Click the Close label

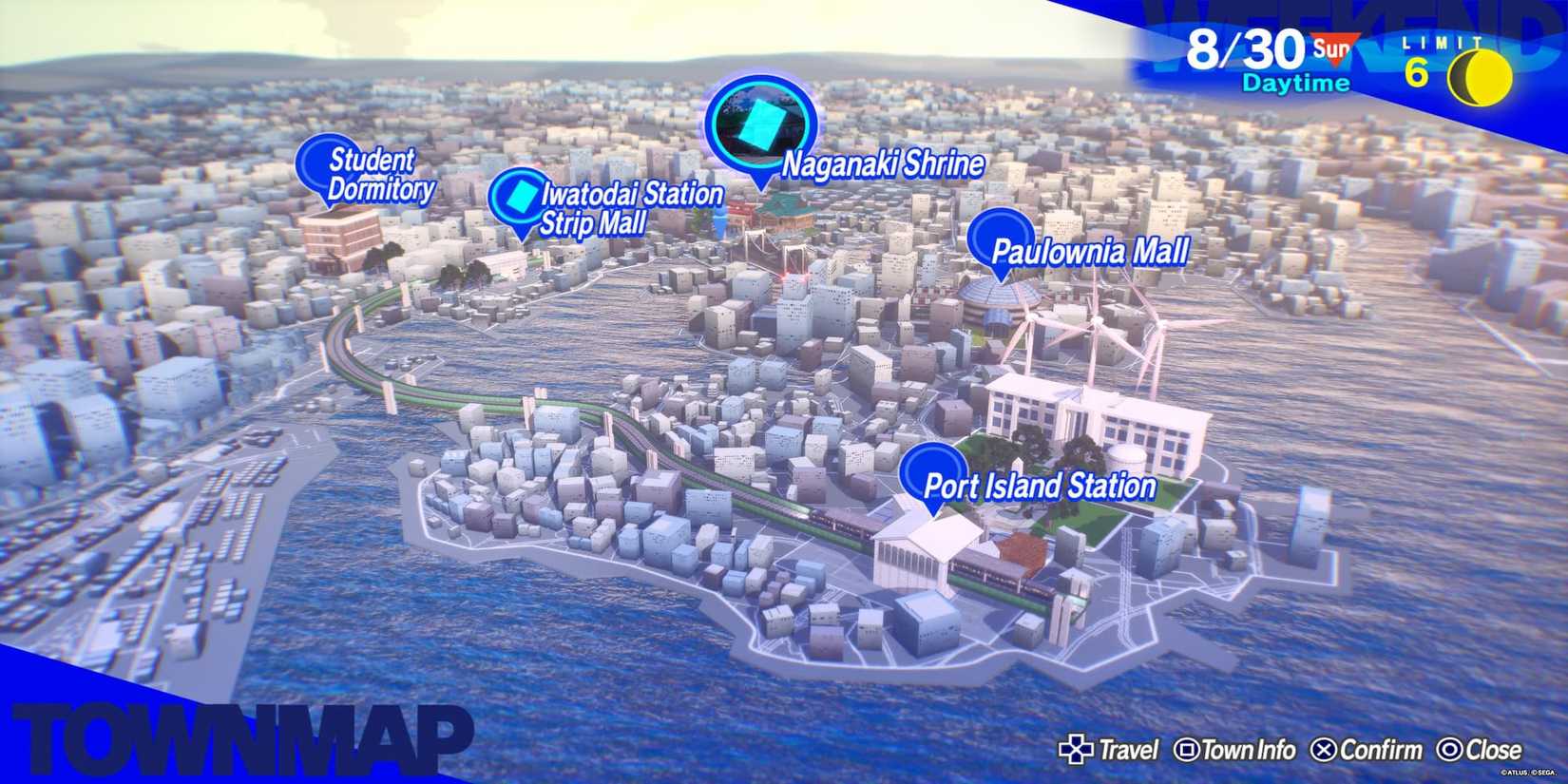click(x=1495, y=750)
